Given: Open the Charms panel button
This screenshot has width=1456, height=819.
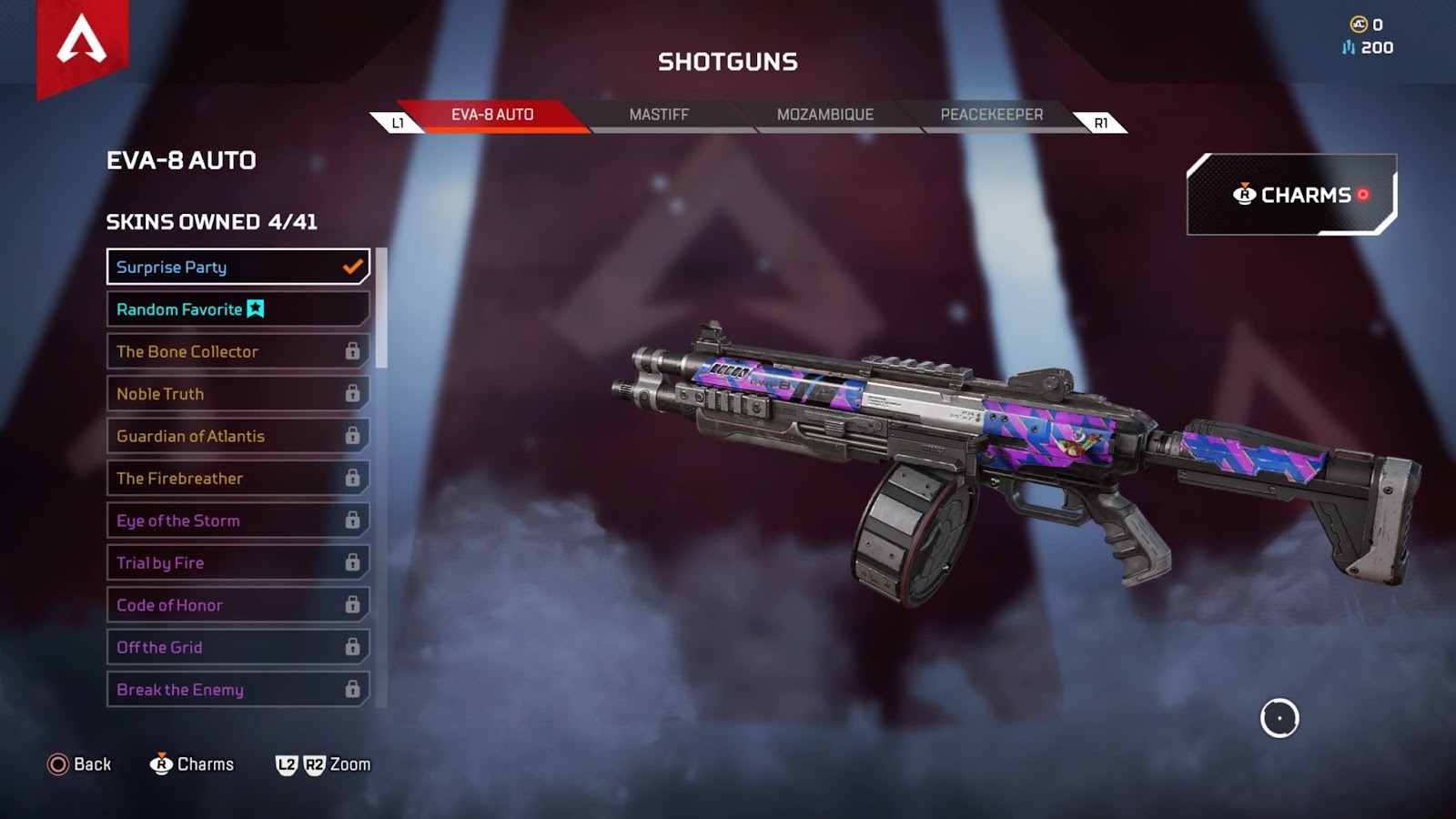Looking at the screenshot, I should (1291, 195).
